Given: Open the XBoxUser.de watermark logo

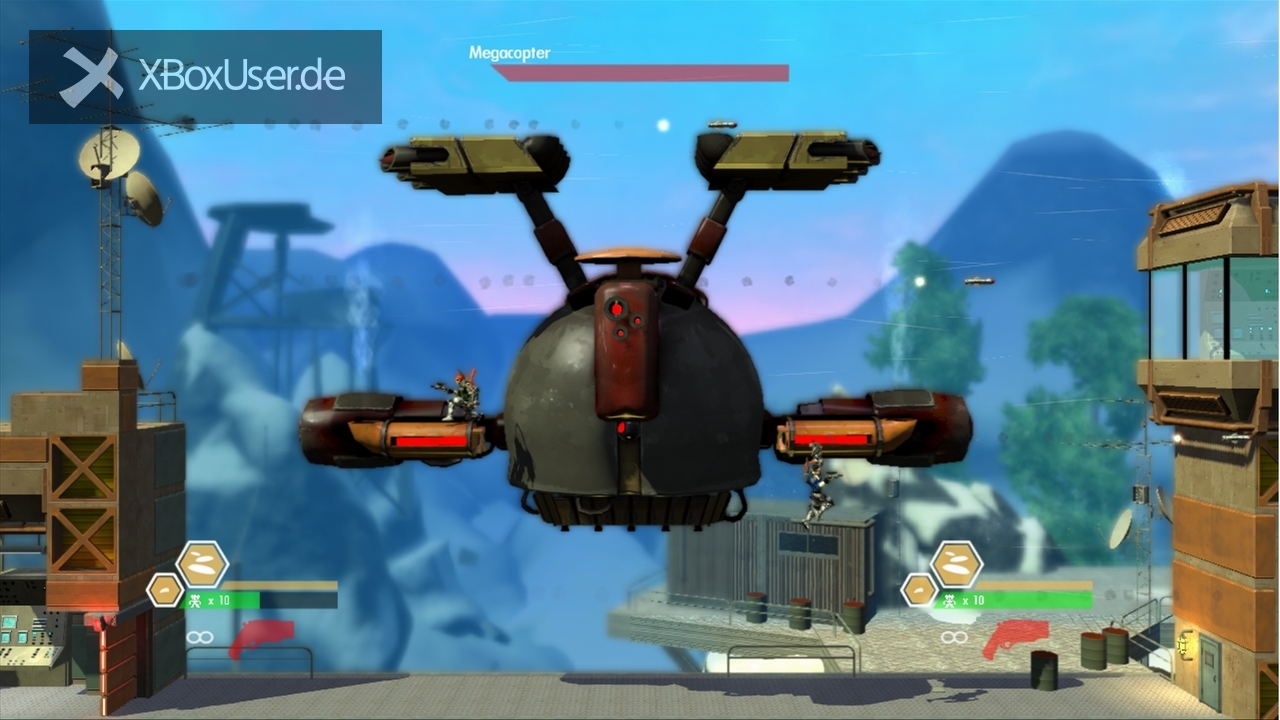Looking at the screenshot, I should tap(205, 77).
